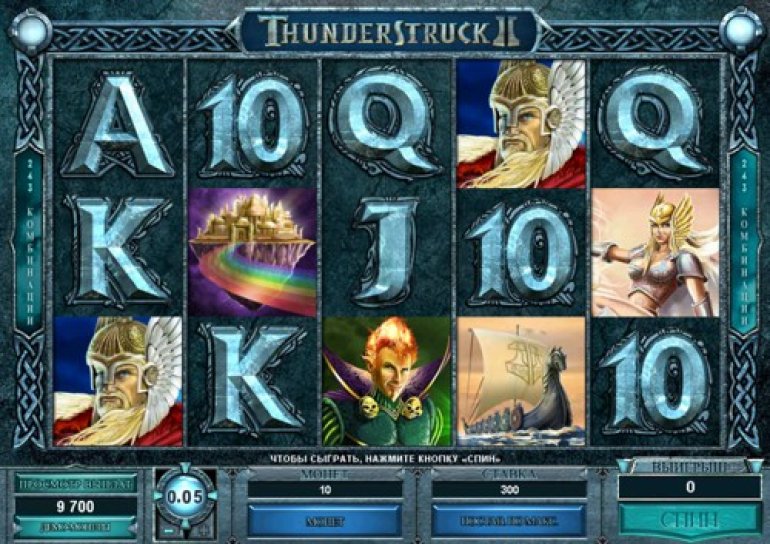The width and height of the screenshot is (770, 544).
Task: Click the teal button beneath the 9 700 balance
Action: coord(76,527)
